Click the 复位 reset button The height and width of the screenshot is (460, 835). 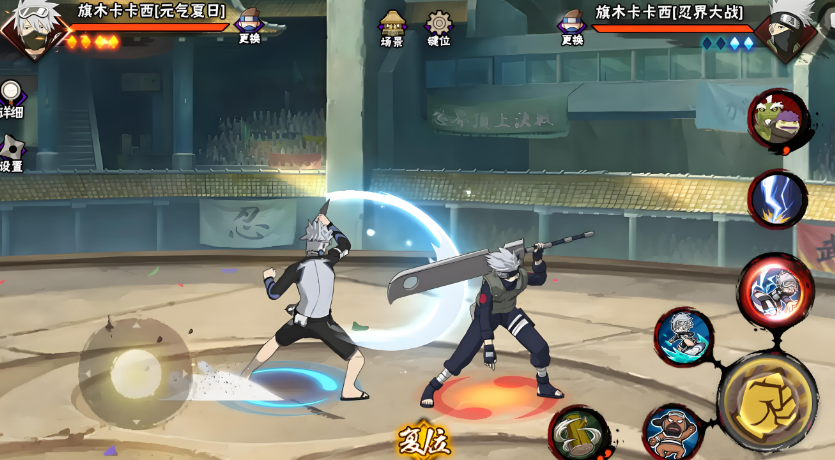(423, 440)
